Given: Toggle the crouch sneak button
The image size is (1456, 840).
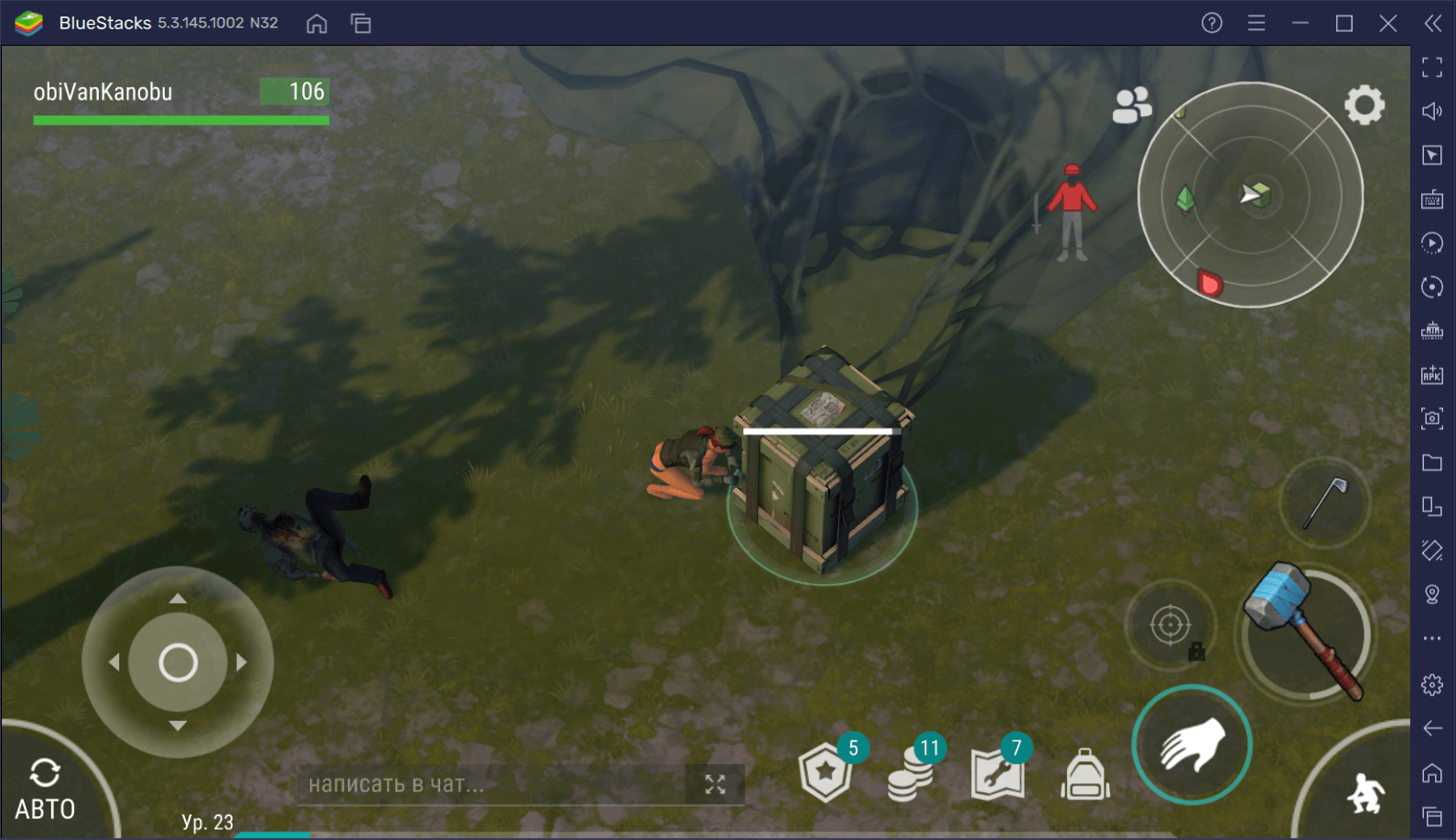Looking at the screenshot, I should pyautogui.click(x=1365, y=792).
